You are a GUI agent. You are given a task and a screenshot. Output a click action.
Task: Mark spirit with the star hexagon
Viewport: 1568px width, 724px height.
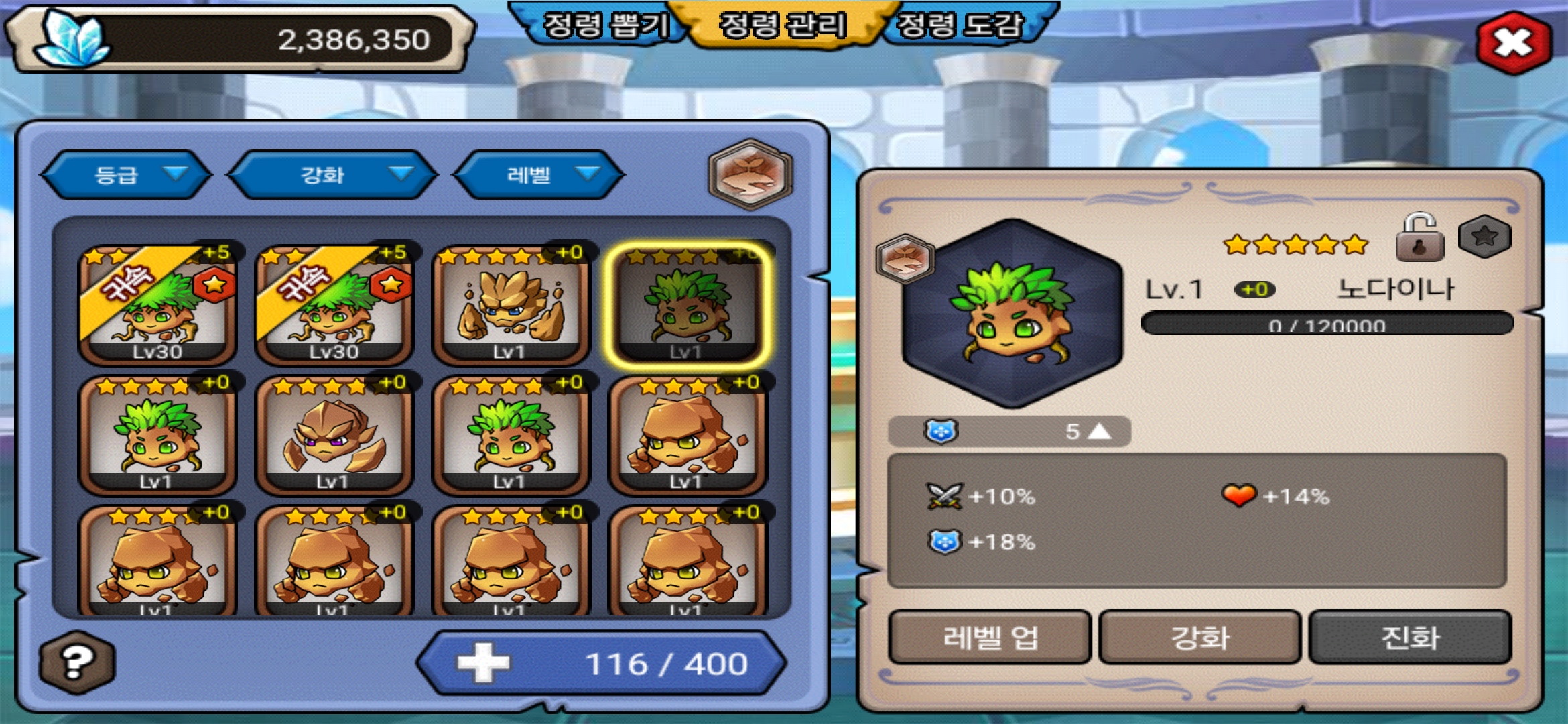(1484, 237)
